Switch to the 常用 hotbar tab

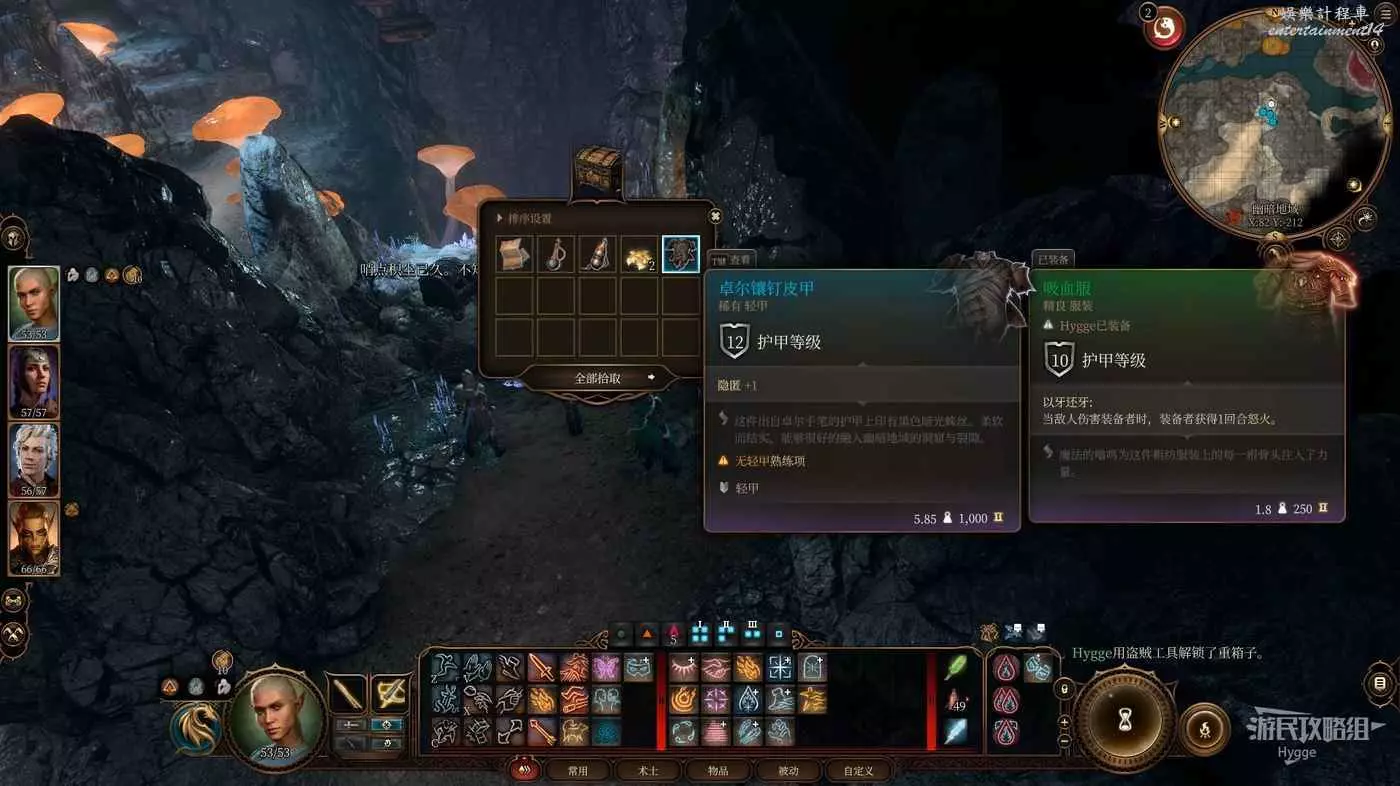click(x=578, y=771)
